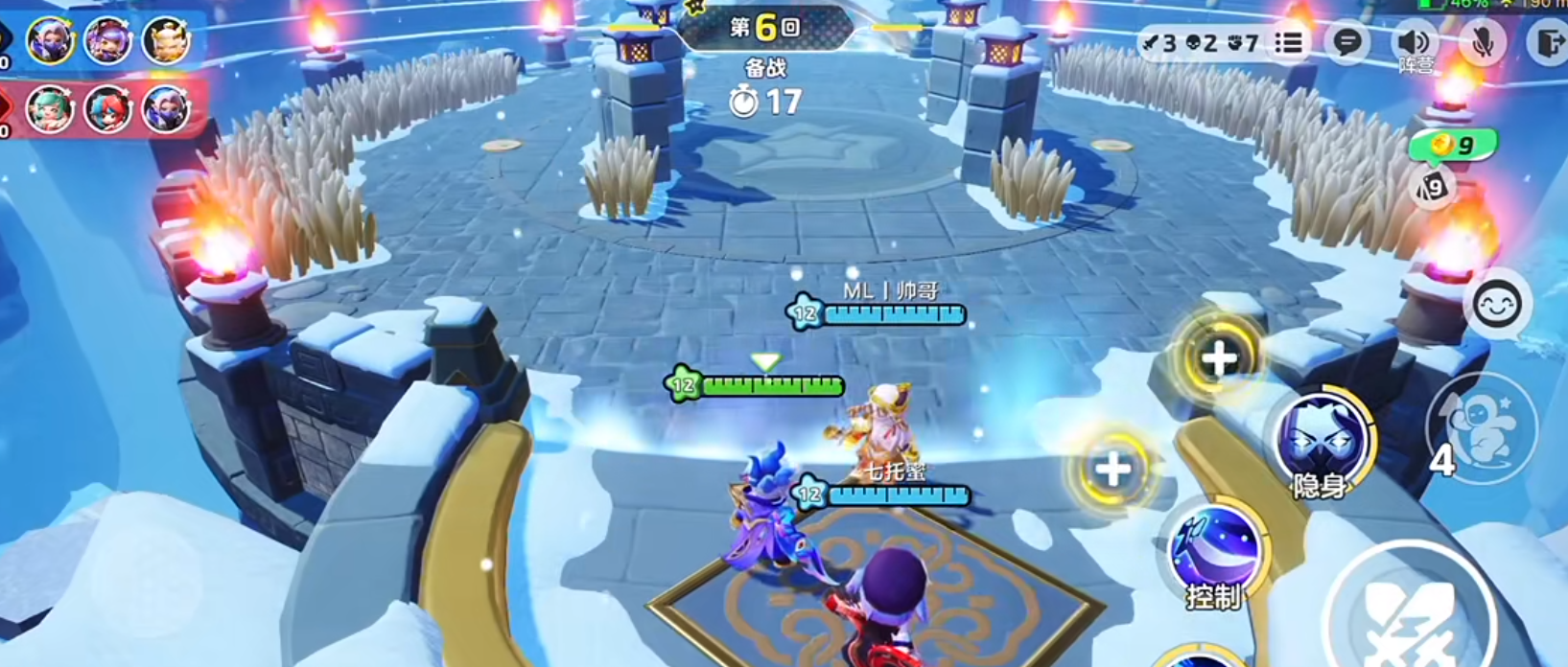Open the chat bubble button
Screen dimensions: 1568x667
click(x=1347, y=42)
